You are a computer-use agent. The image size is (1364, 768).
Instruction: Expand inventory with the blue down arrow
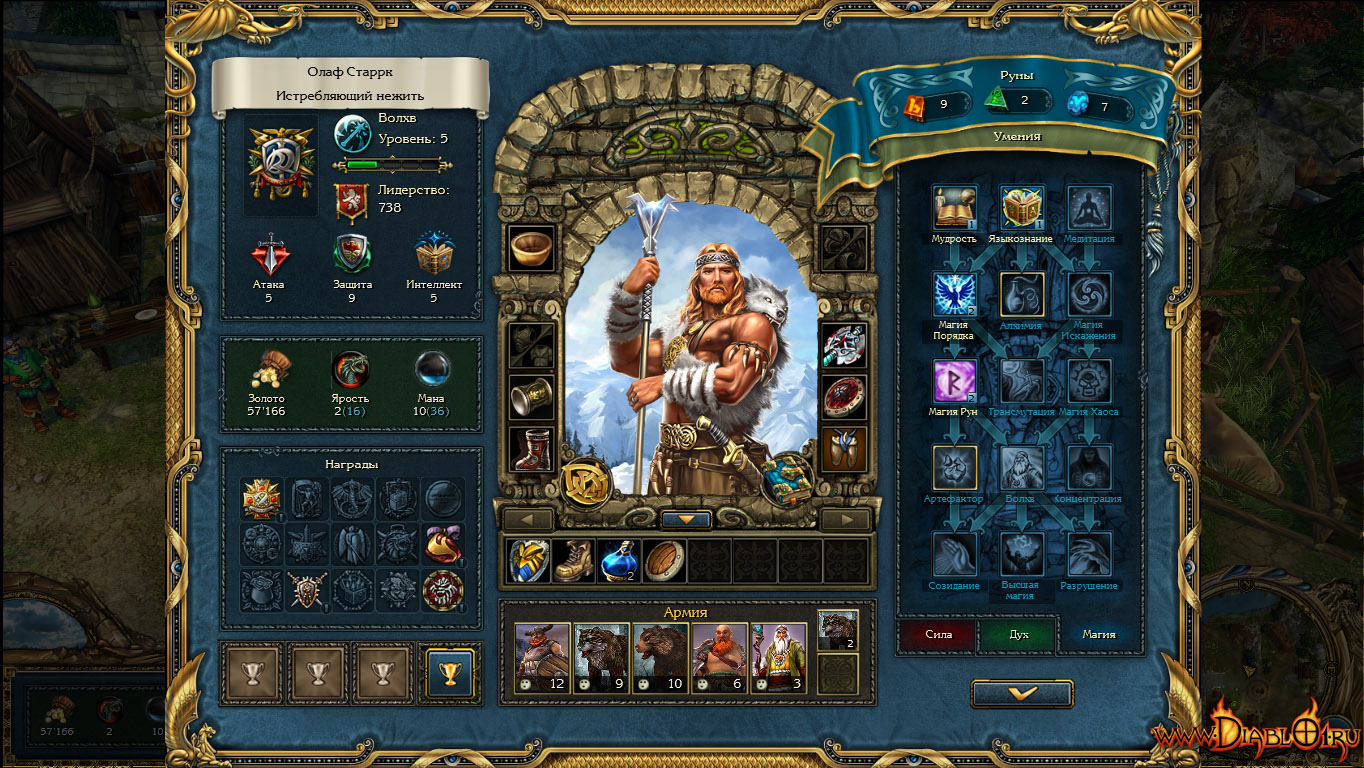(686, 520)
